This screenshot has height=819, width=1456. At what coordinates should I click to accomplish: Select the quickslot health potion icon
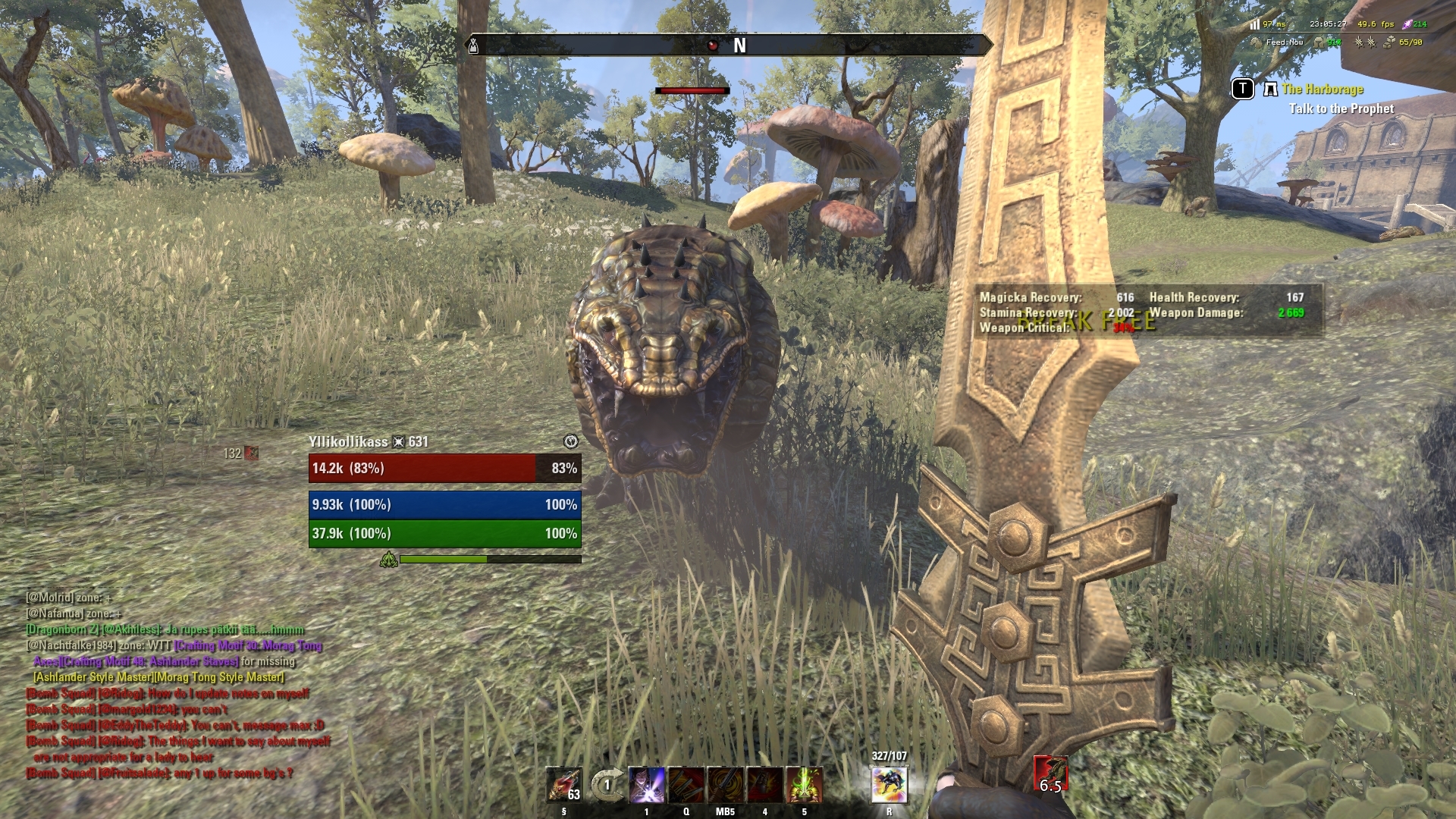[565, 783]
